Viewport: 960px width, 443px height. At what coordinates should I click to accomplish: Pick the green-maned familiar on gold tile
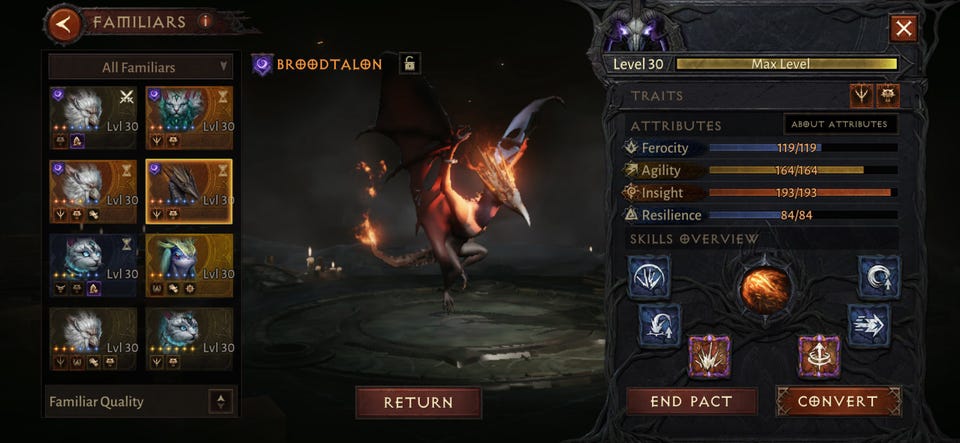point(189,264)
